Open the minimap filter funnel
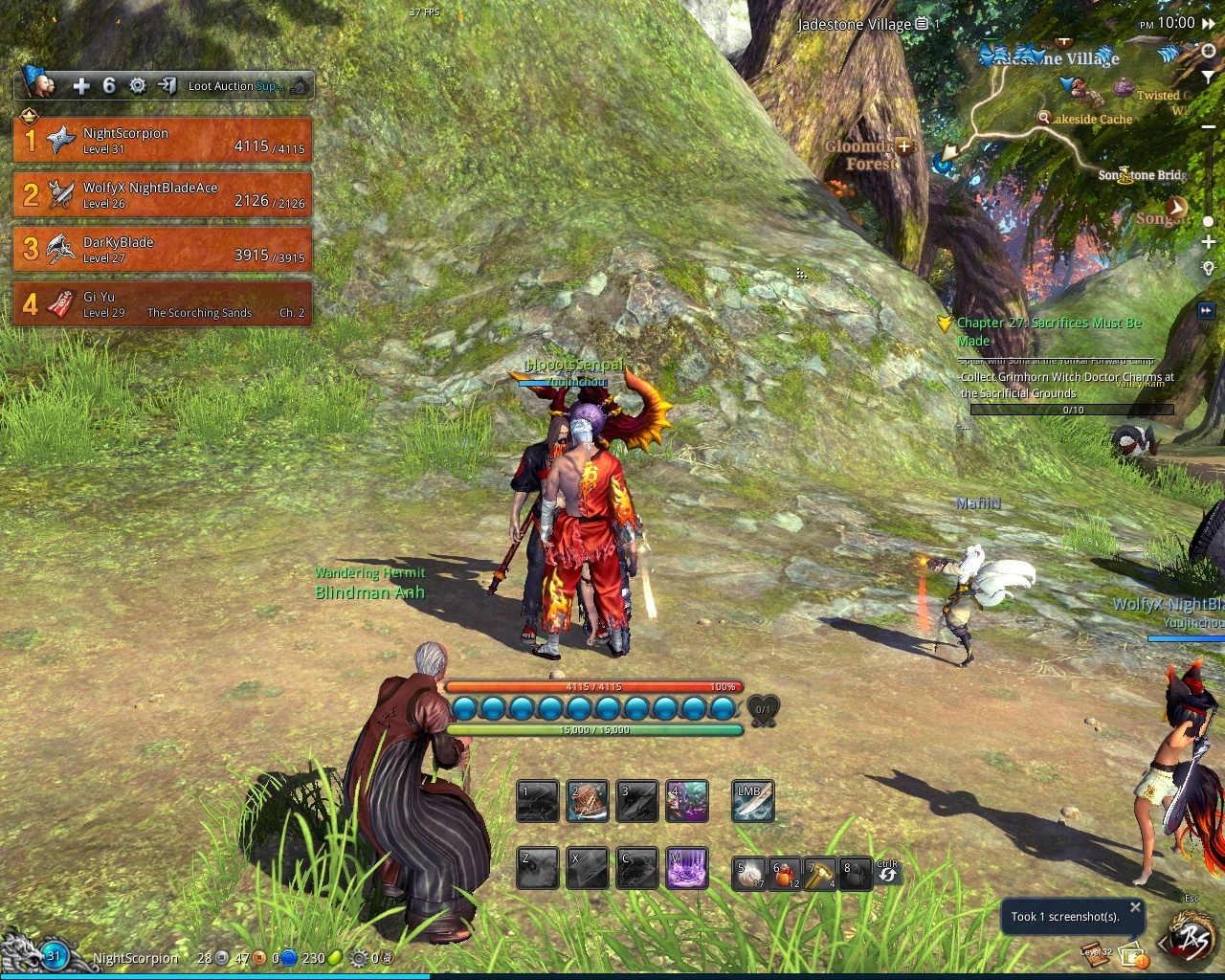 click(x=1209, y=76)
